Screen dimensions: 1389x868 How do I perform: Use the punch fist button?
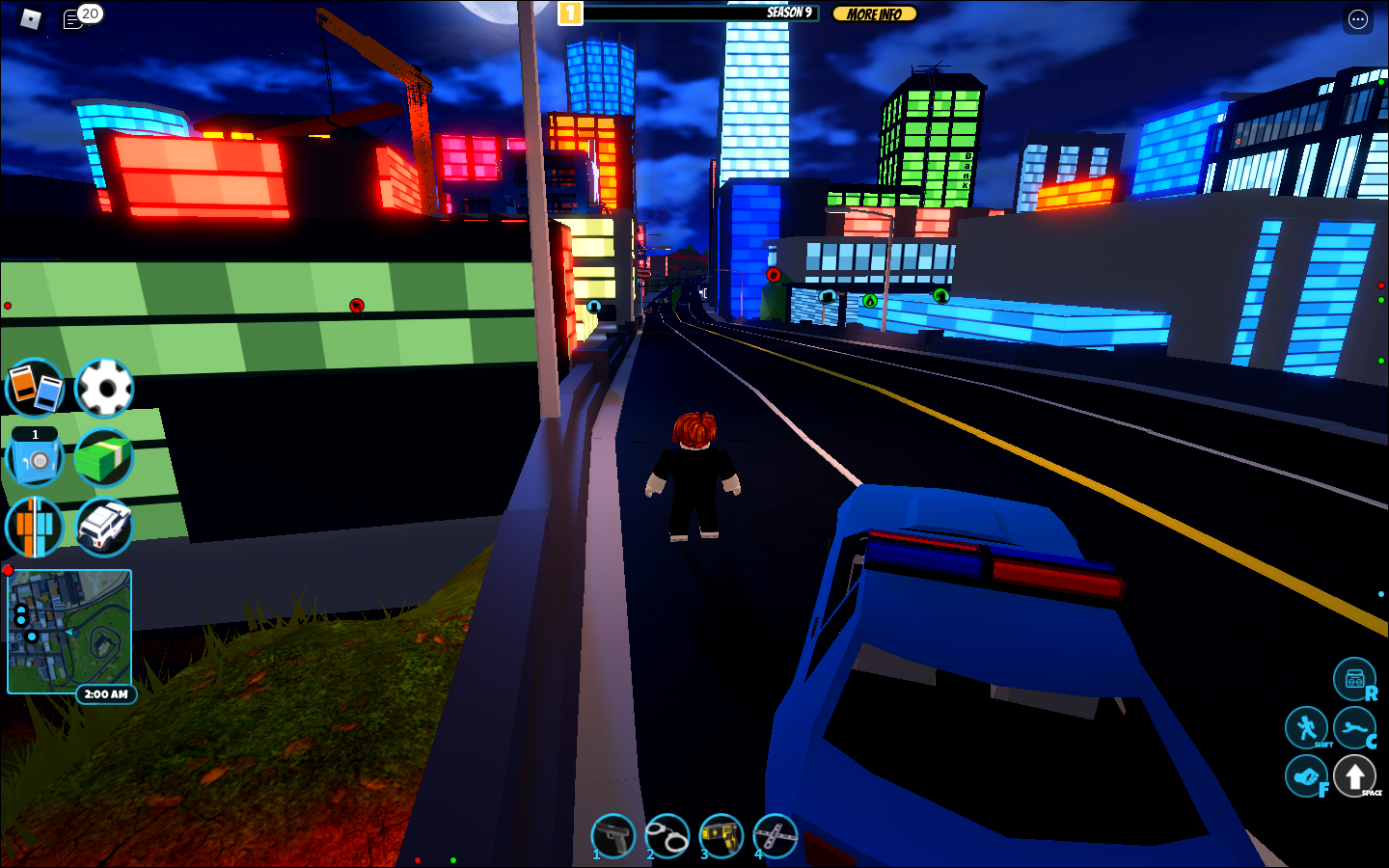1306,776
